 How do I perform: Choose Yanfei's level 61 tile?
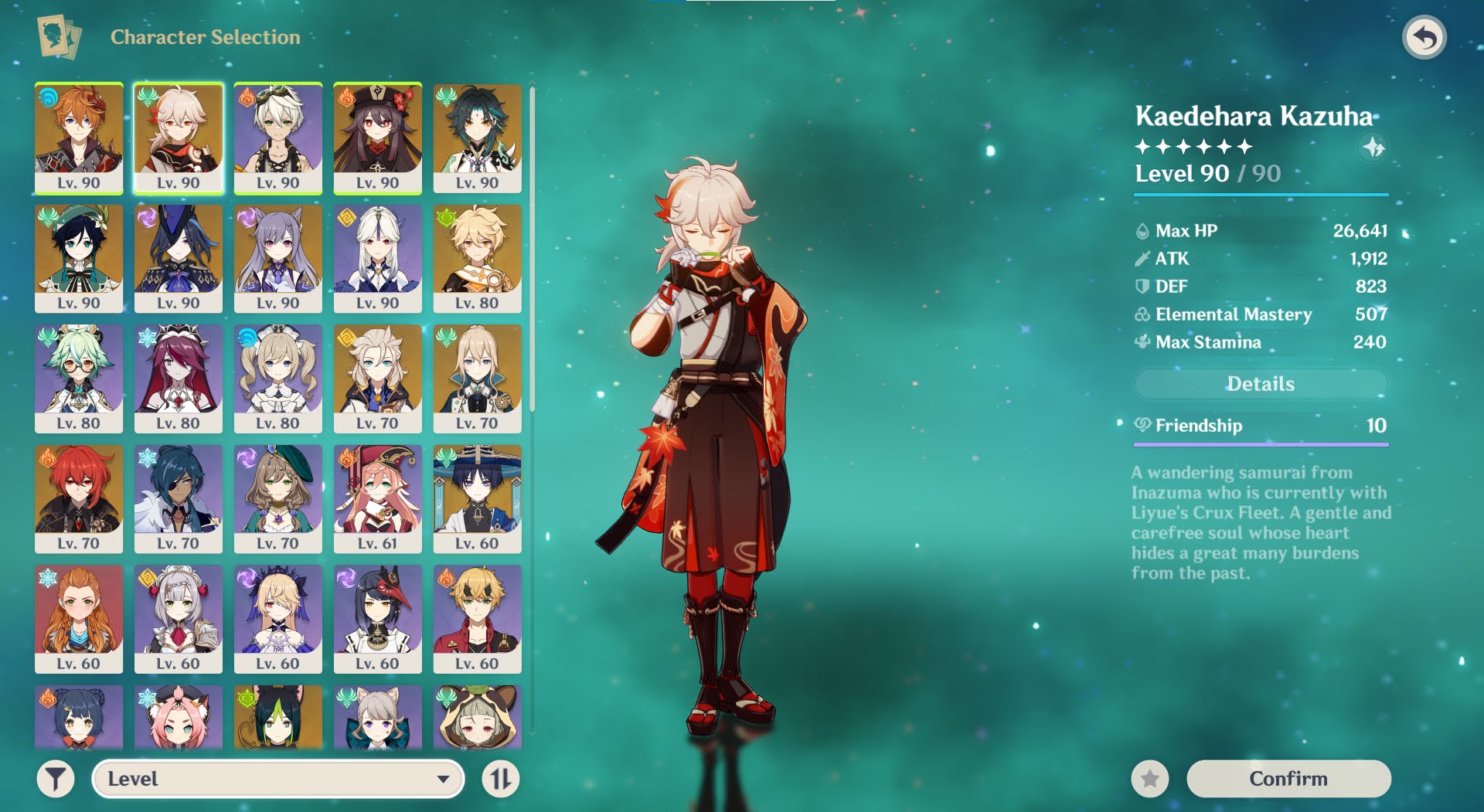tap(378, 498)
